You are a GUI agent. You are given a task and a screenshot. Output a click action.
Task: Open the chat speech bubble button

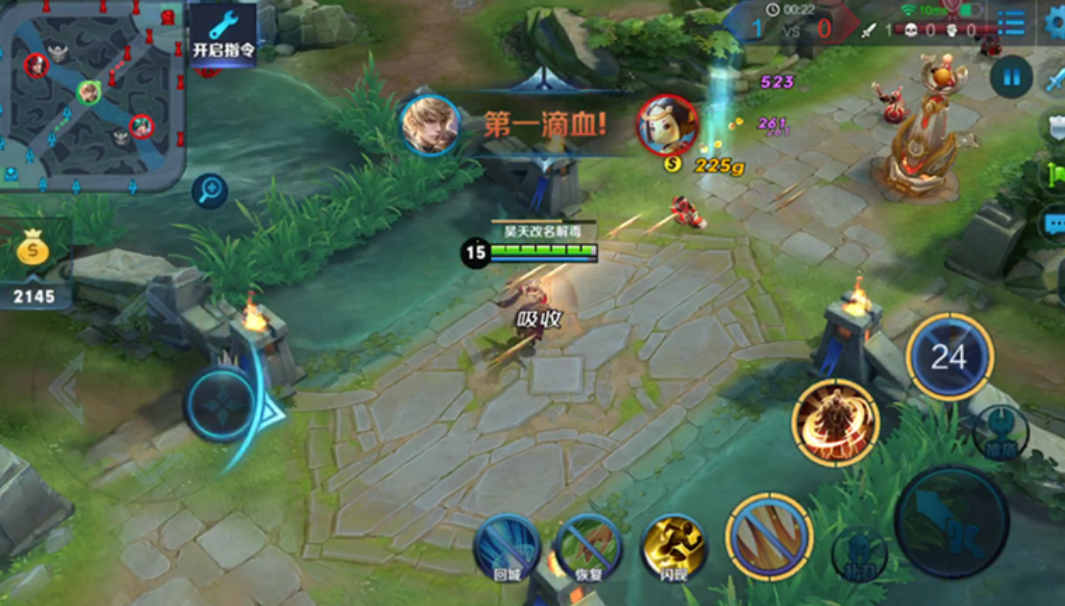1054,224
